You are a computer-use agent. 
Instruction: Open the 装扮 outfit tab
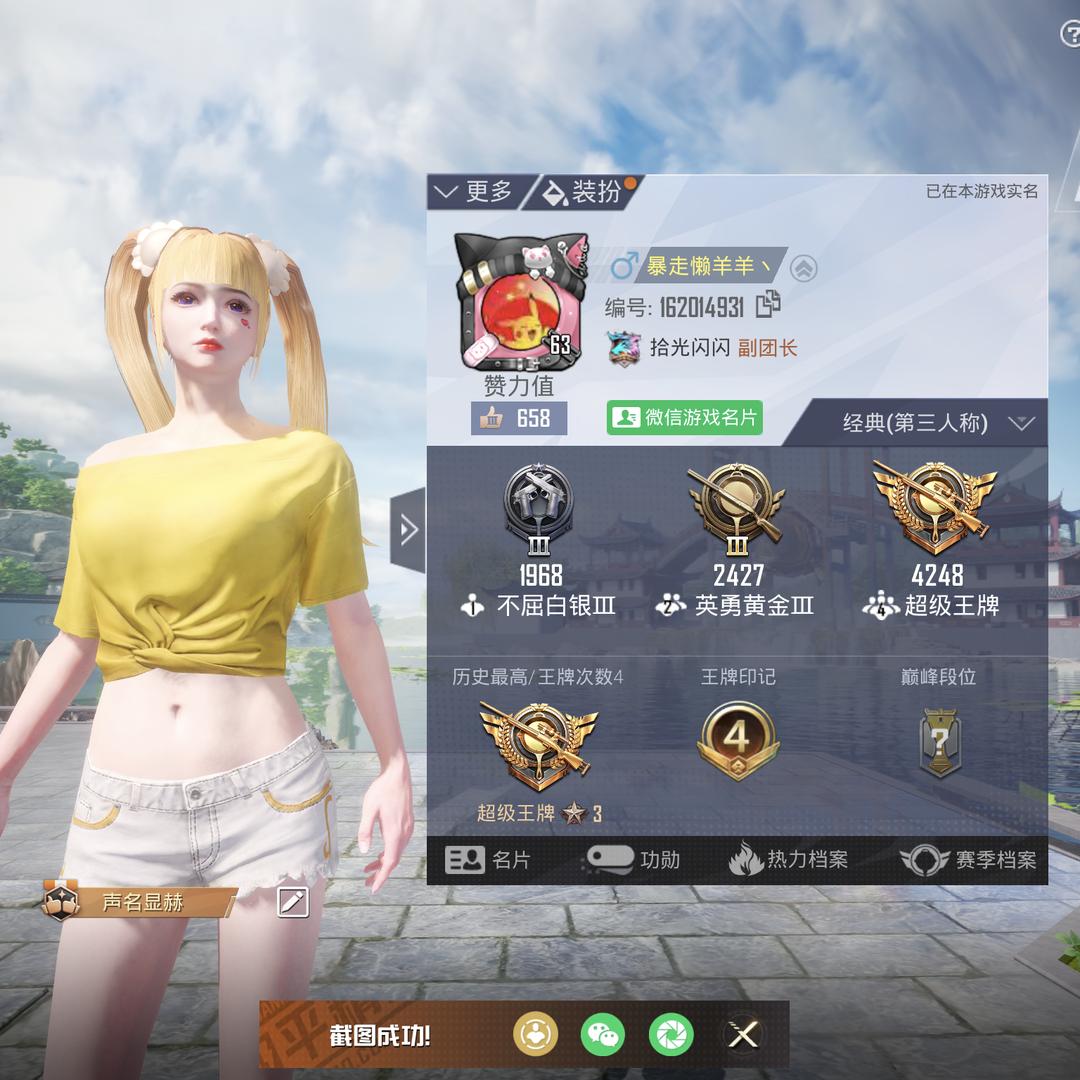[584, 192]
